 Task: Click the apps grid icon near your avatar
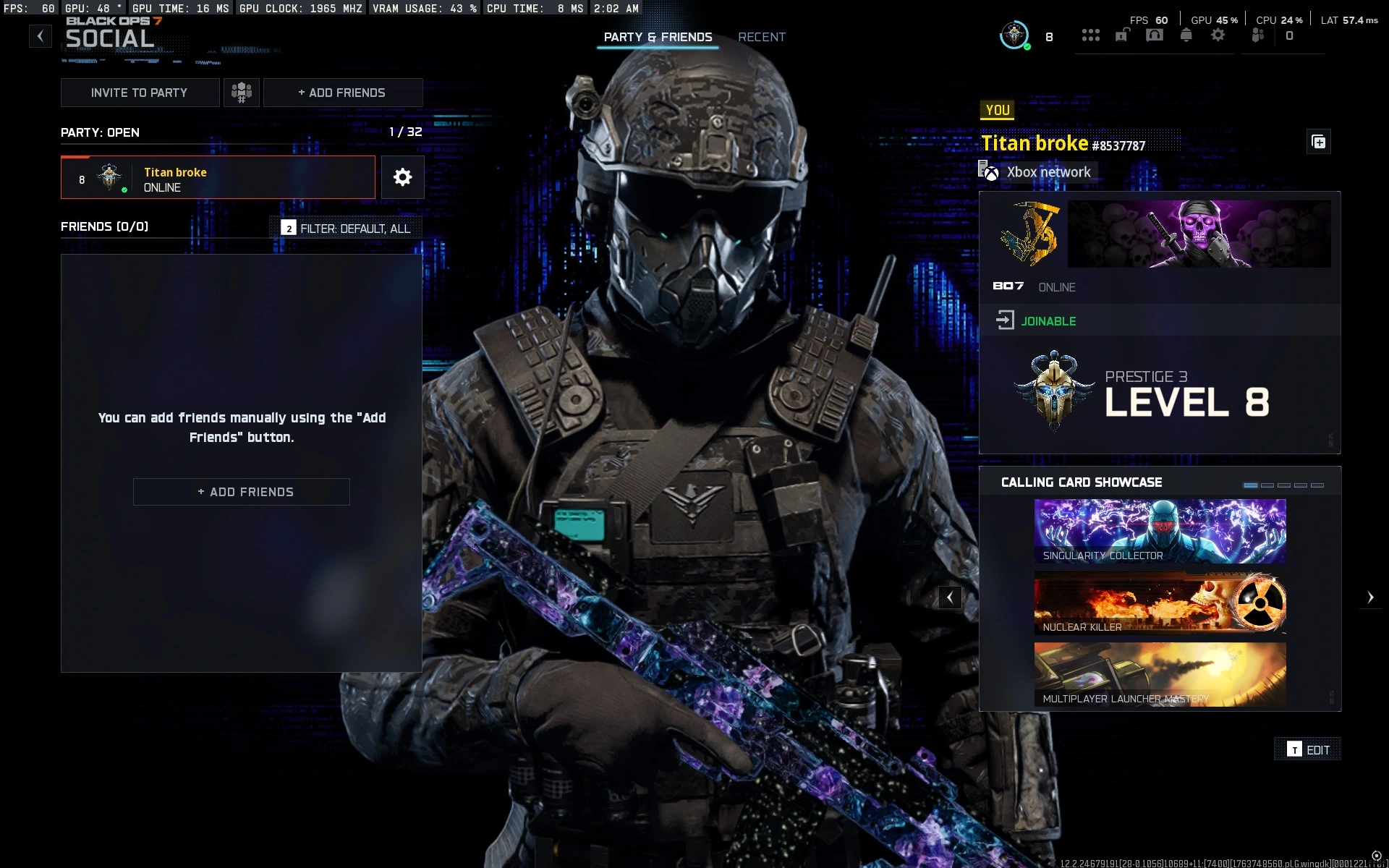(1092, 35)
